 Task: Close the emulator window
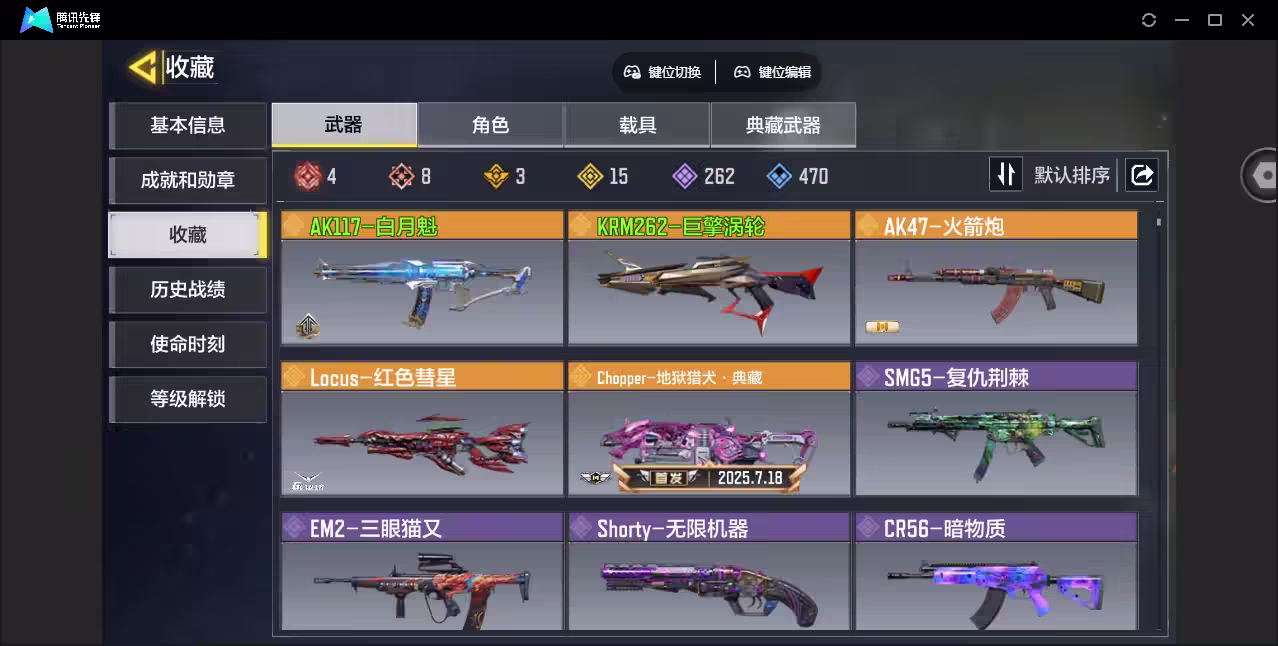[1248, 20]
